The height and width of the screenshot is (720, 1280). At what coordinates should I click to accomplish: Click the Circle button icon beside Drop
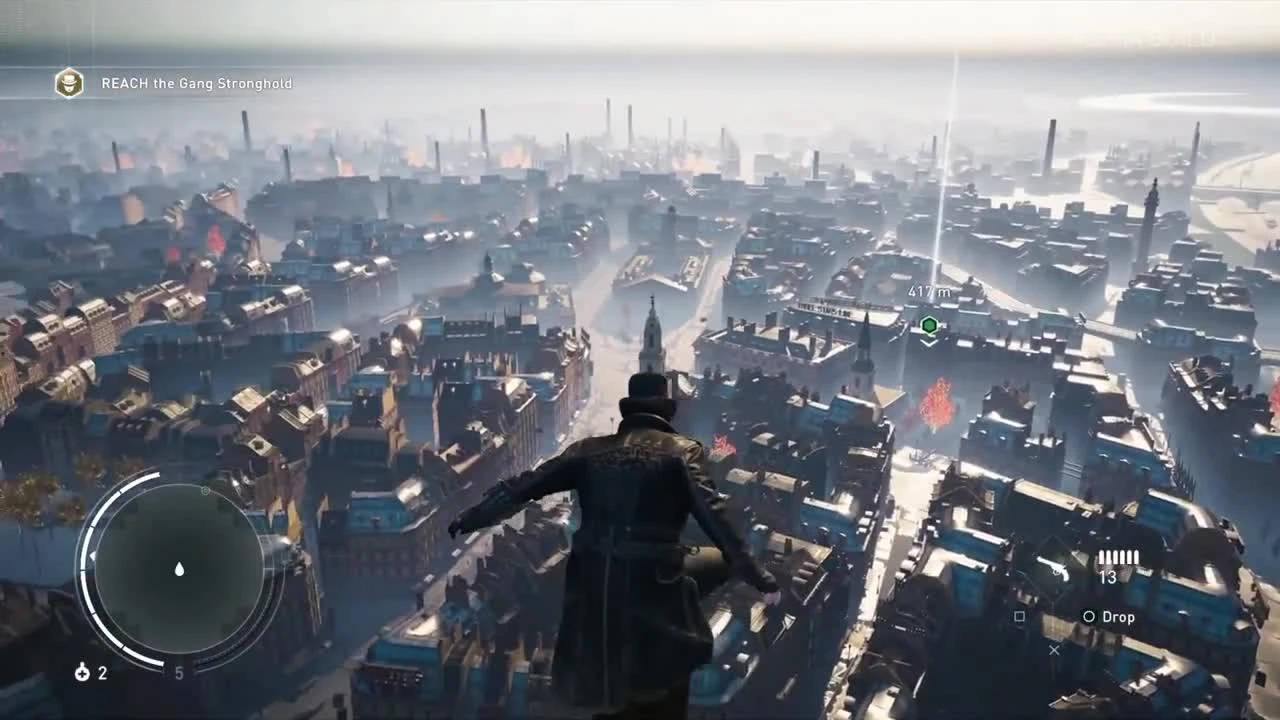(x=1090, y=616)
